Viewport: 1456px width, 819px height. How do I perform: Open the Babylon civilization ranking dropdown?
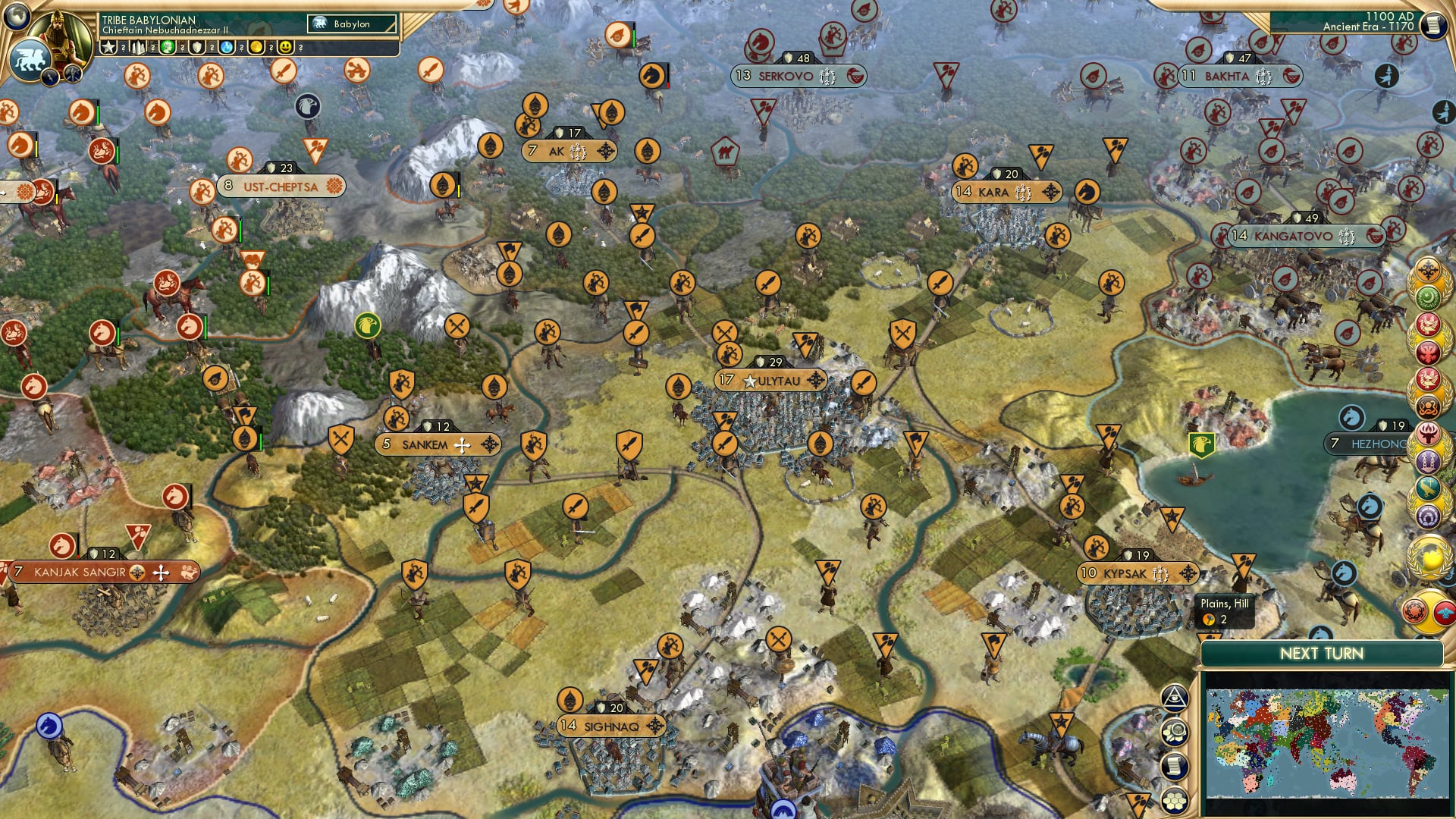click(x=350, y=24)
